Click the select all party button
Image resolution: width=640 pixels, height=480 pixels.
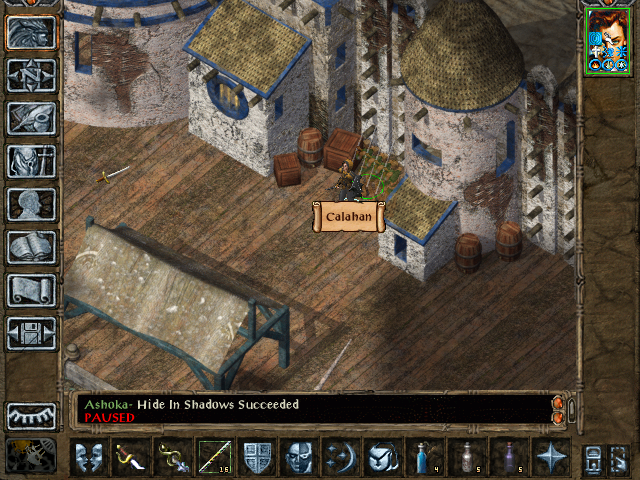593,459
